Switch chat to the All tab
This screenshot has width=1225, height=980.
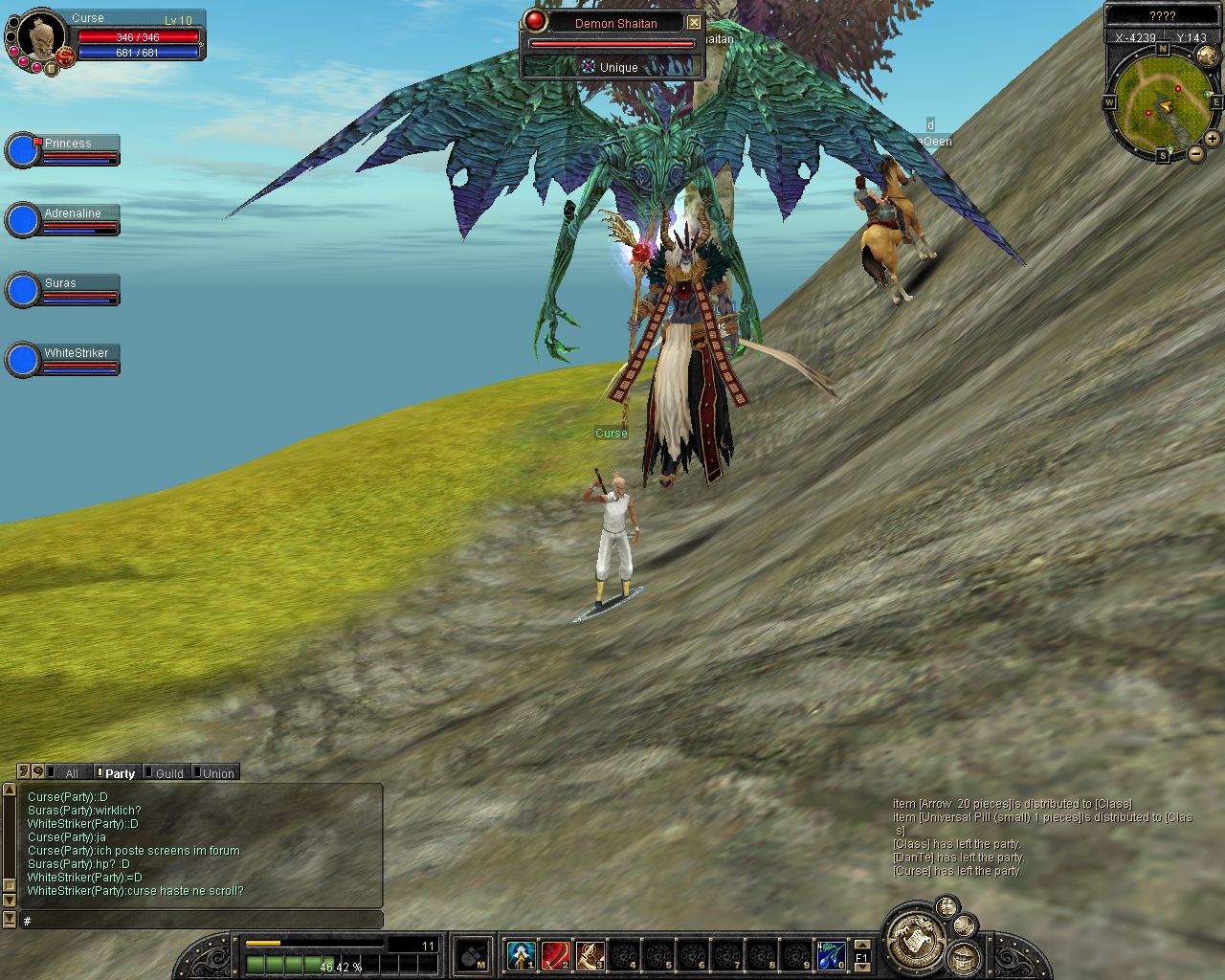[71, 773]
